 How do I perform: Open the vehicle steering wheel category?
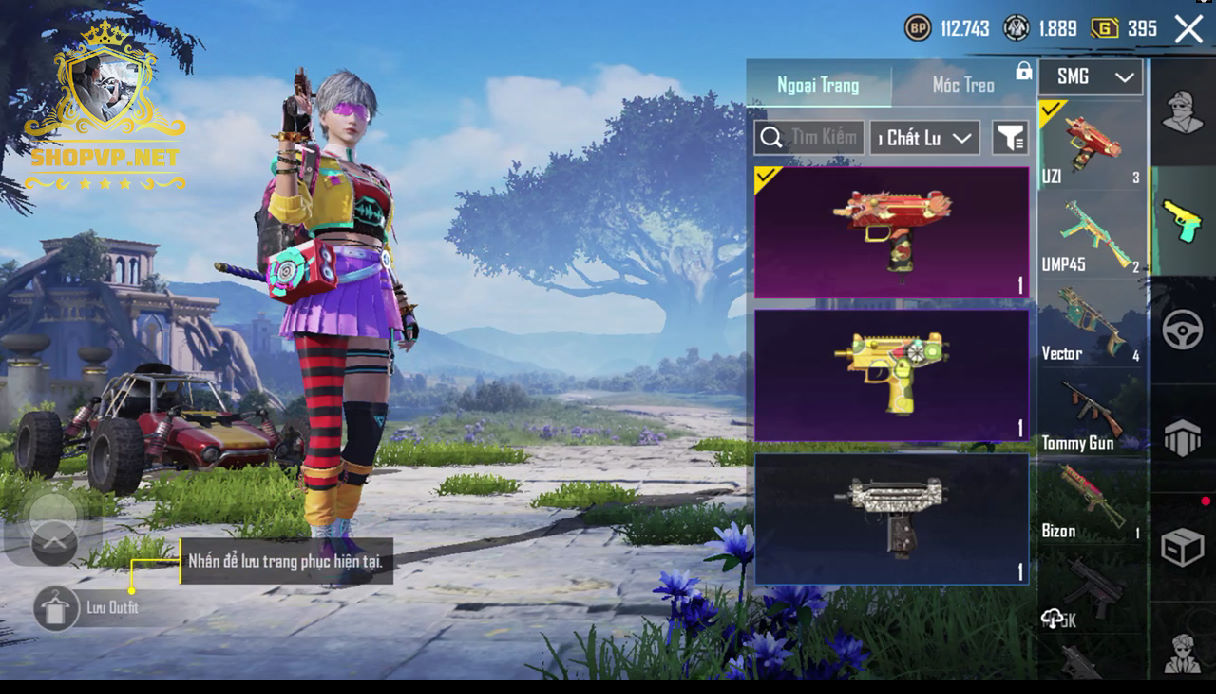click(x=1182, y=330)
